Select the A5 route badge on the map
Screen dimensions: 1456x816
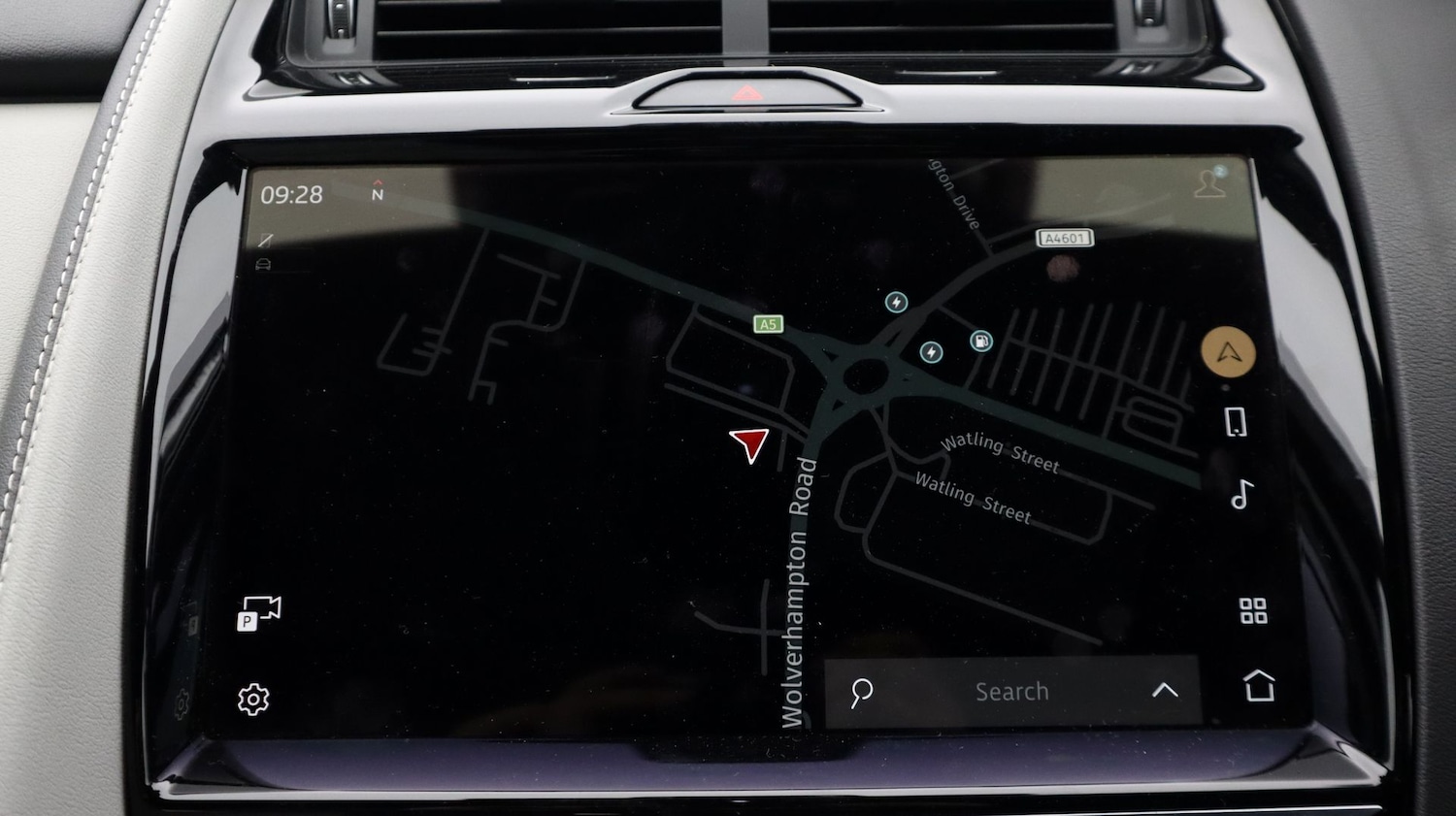coord(767,324)
